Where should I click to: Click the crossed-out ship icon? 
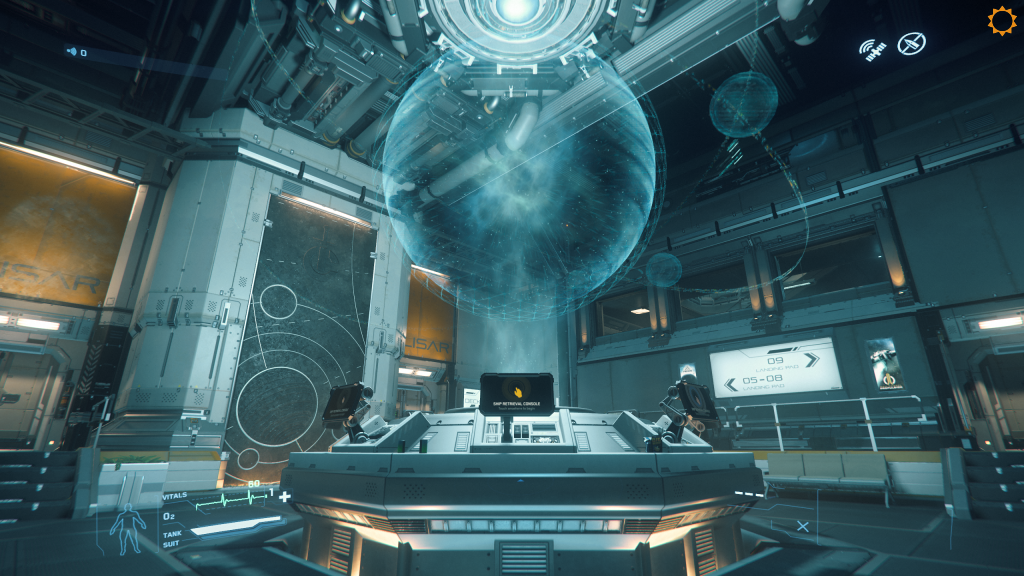911,44
